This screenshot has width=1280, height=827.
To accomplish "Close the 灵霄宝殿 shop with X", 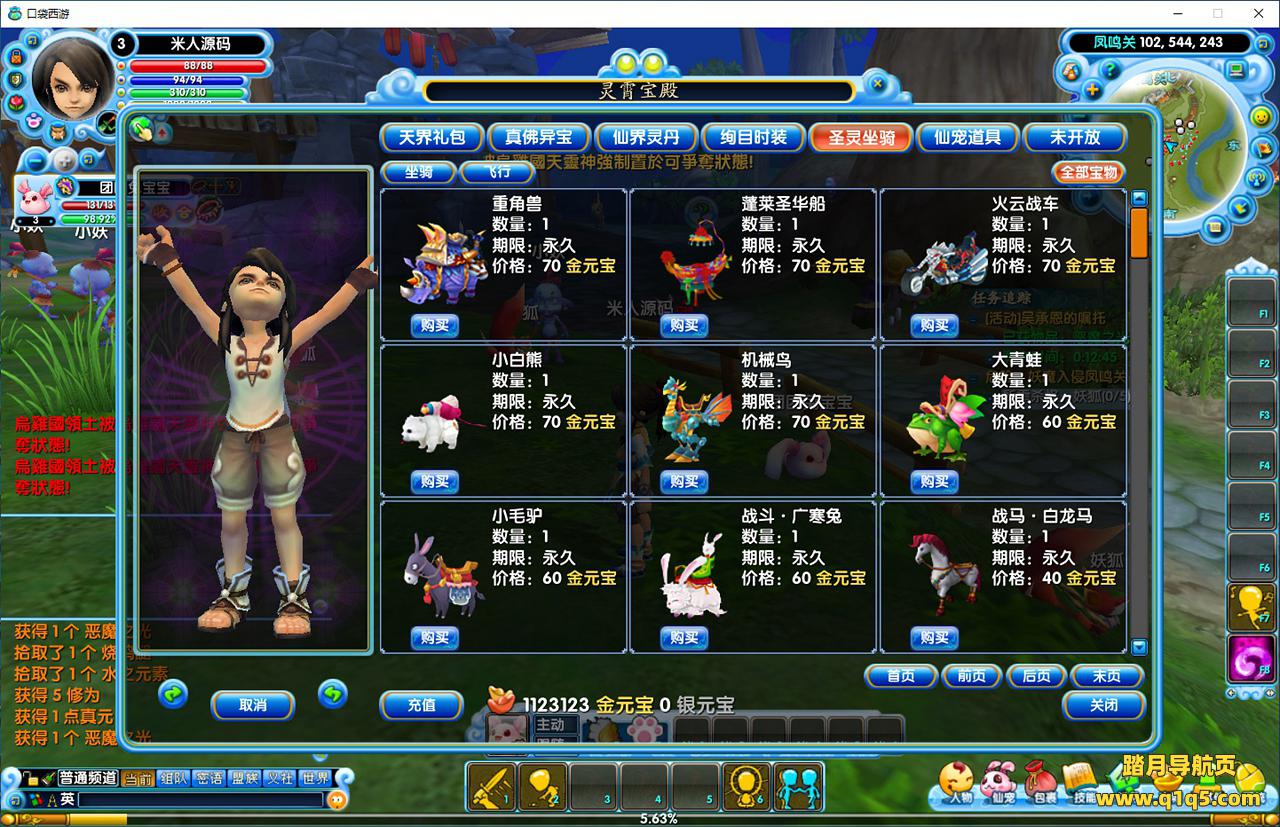I will tap(877, 84).
